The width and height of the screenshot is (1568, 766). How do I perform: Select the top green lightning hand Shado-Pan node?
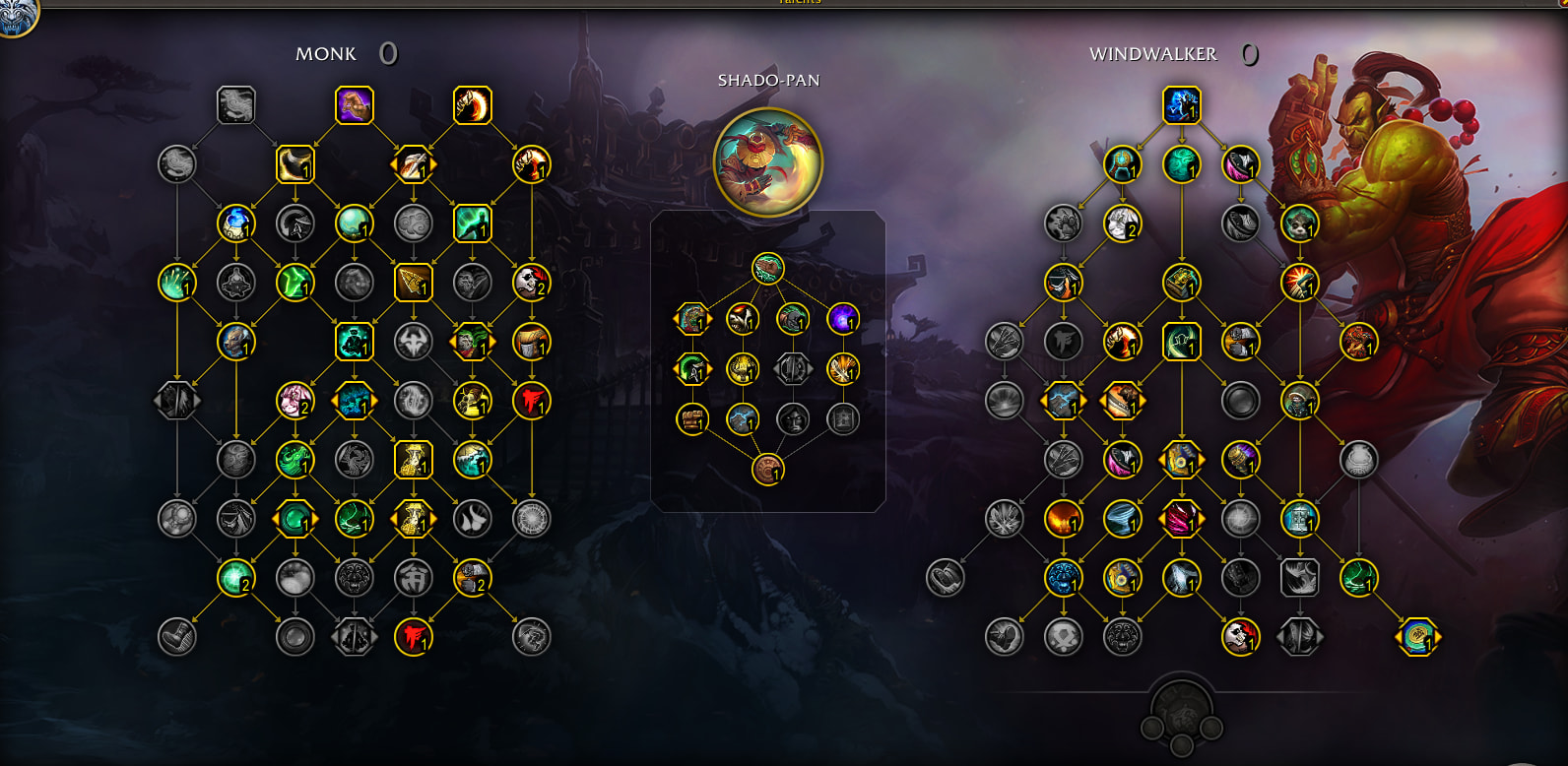click(x=767, y=268)
